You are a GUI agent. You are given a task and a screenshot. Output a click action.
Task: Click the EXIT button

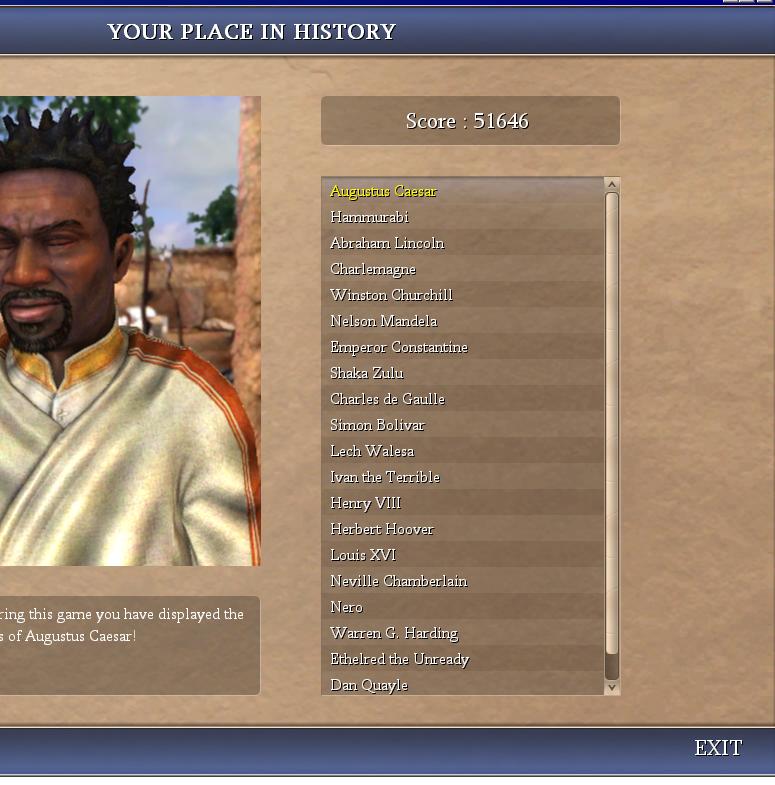click(718, 748)
